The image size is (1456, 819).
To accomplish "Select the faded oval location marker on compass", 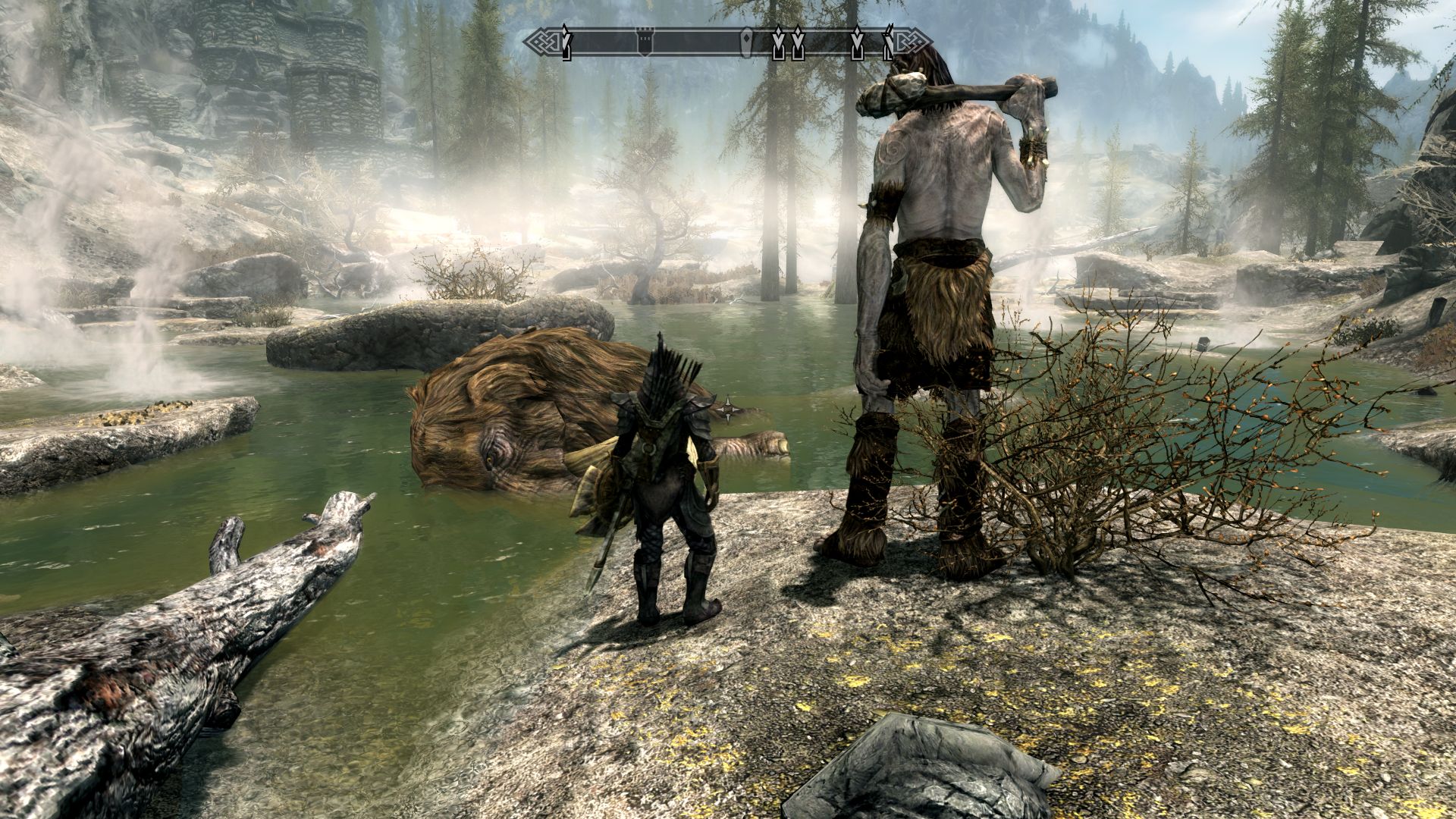I will point(747,42).
